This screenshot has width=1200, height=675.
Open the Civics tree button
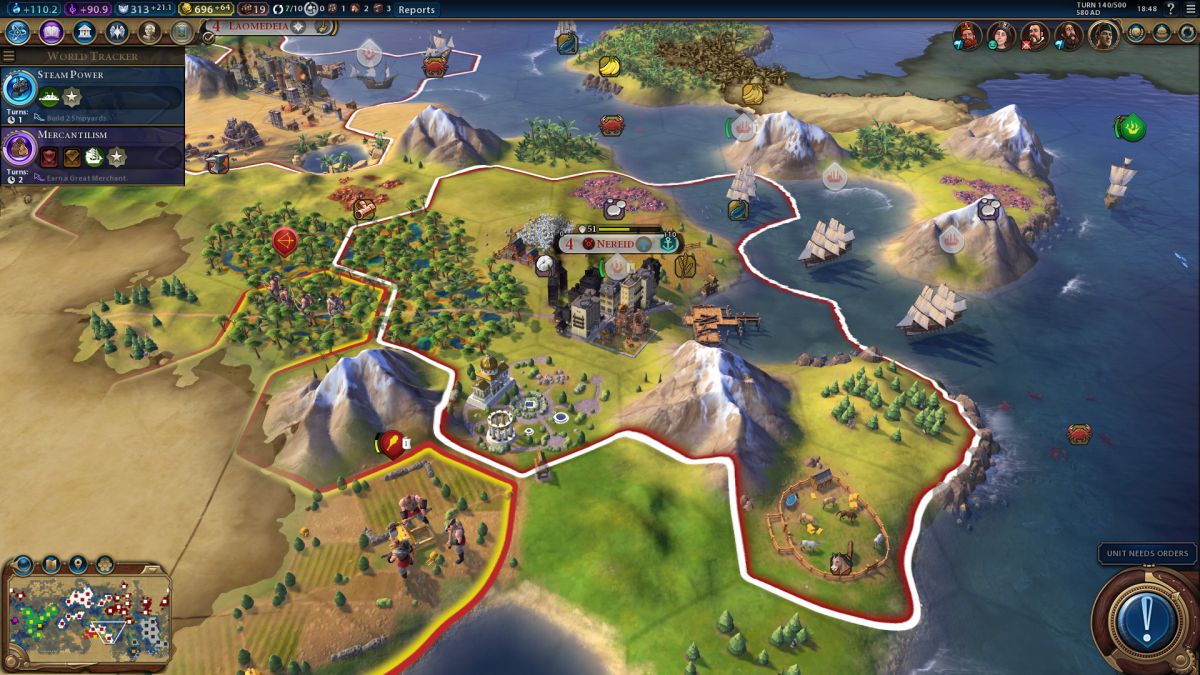[51, 33]
